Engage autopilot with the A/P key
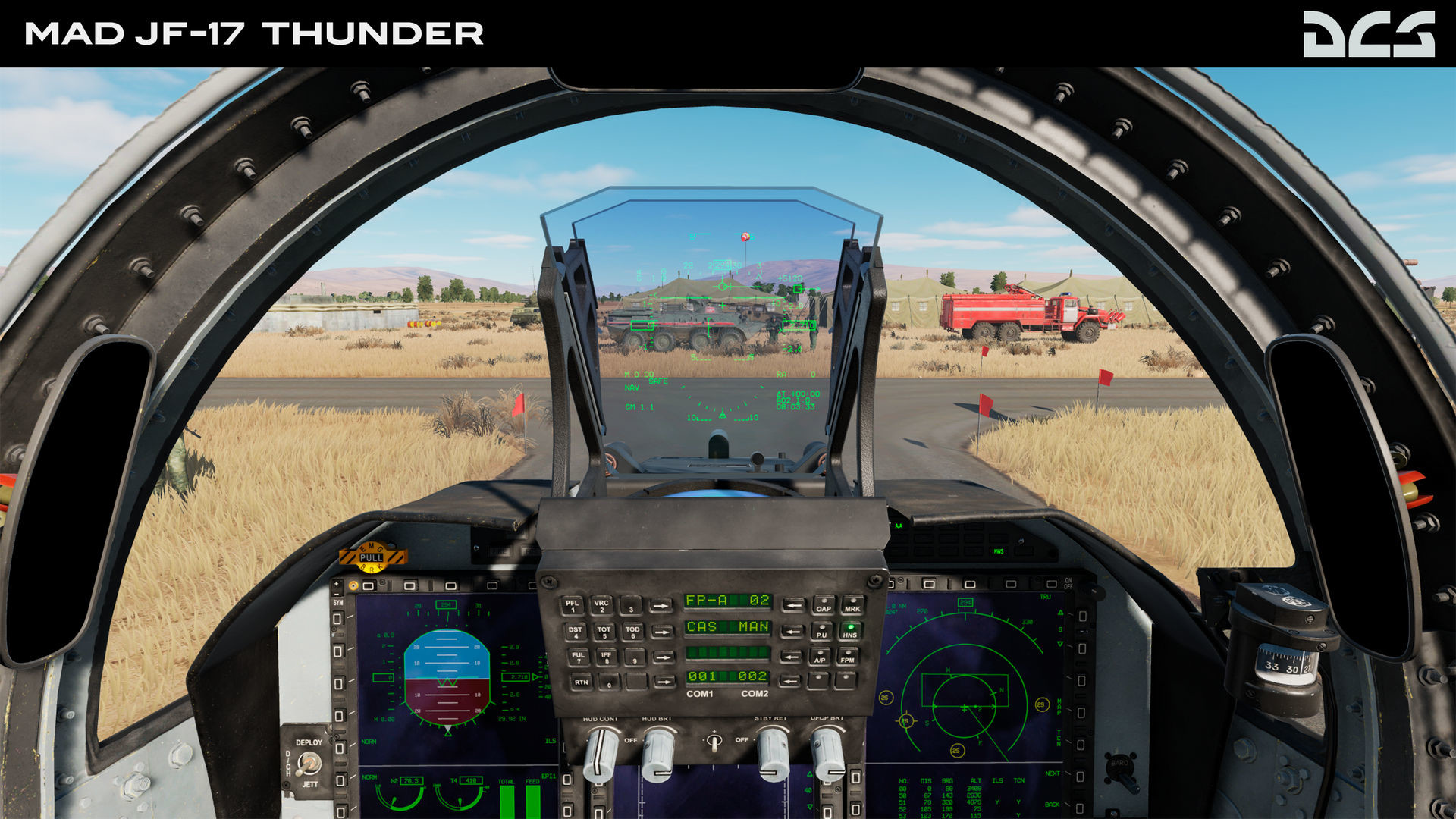This screenshot has height=819, width=1456. pos(821,659)
